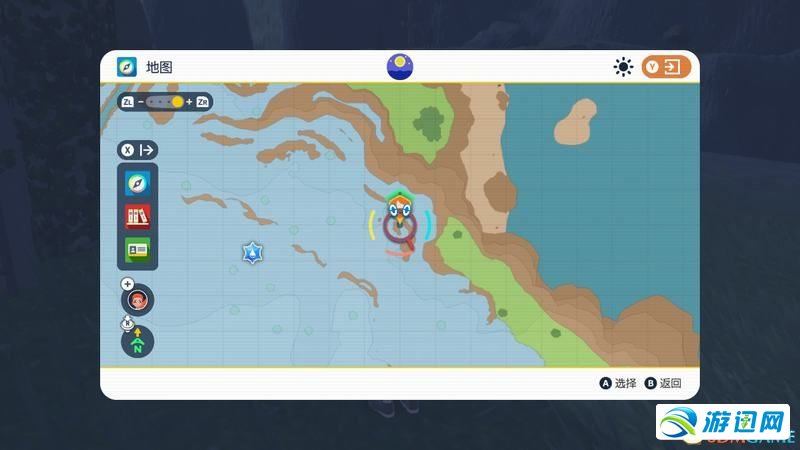800x450 pixels.
Task: Center the map on the player portrait
Action: click(137, 299)
